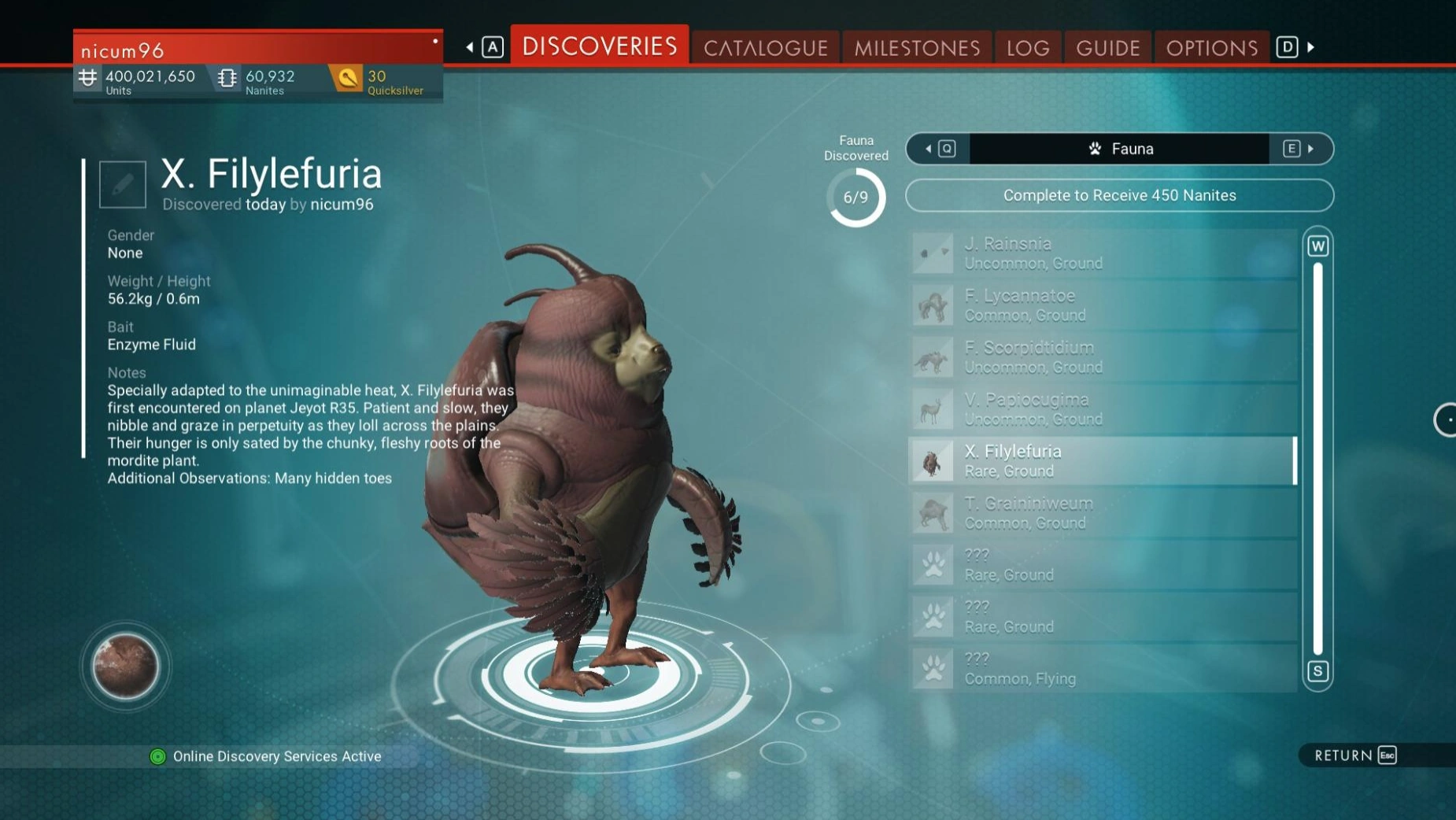View the F. Scorpidtidium creature entry
Image resolution: width=1456 pixels, height=820 pixels.
[1102, 356]
